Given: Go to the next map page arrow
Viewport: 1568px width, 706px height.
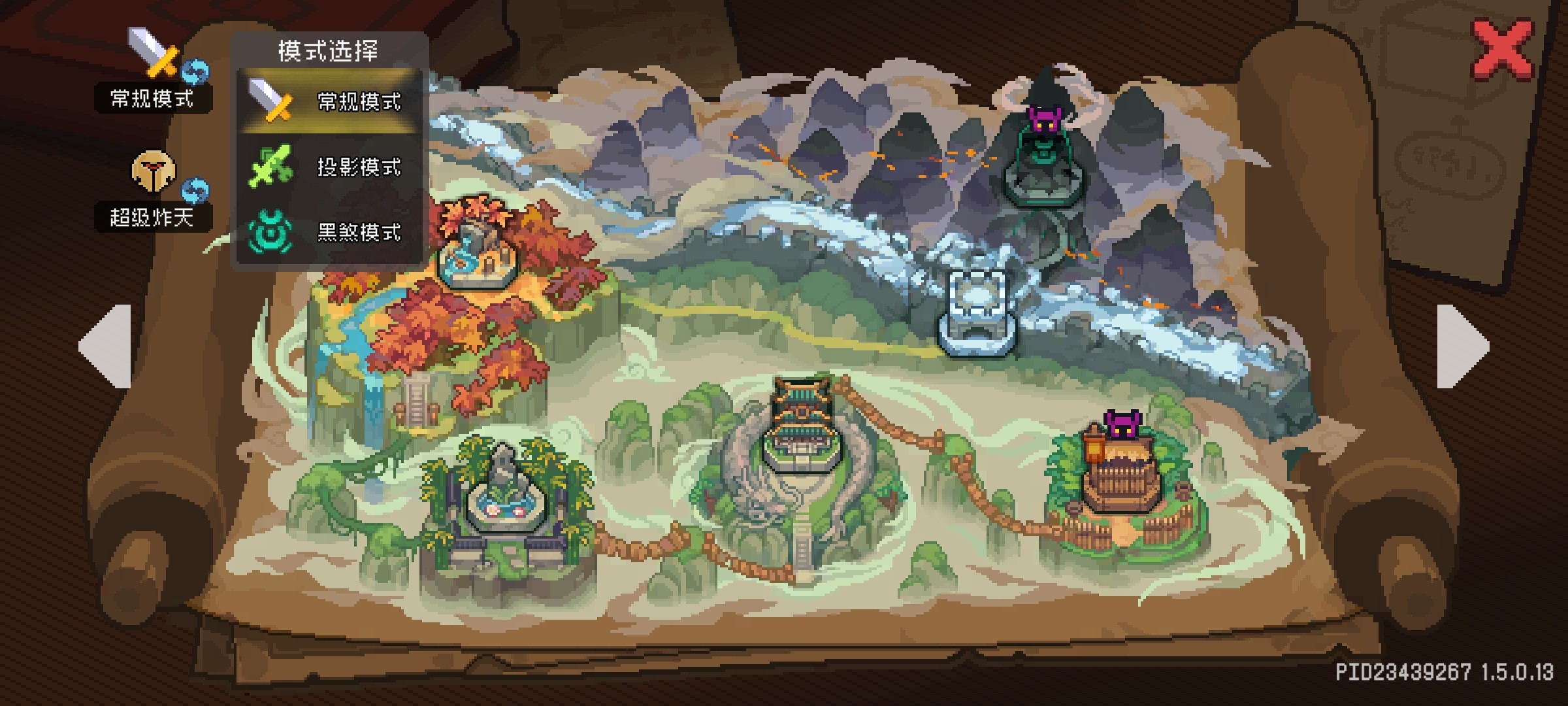Looking at the screenshot, I should pos(1462,346).
